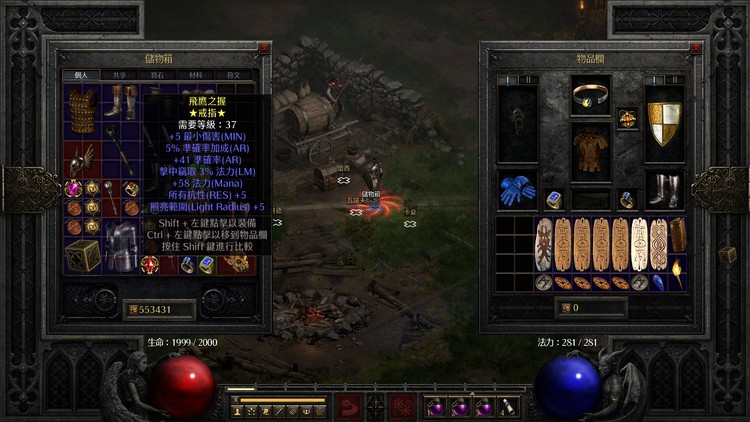
Task: Use the first purple potion in belt
Action: point(437,408)
